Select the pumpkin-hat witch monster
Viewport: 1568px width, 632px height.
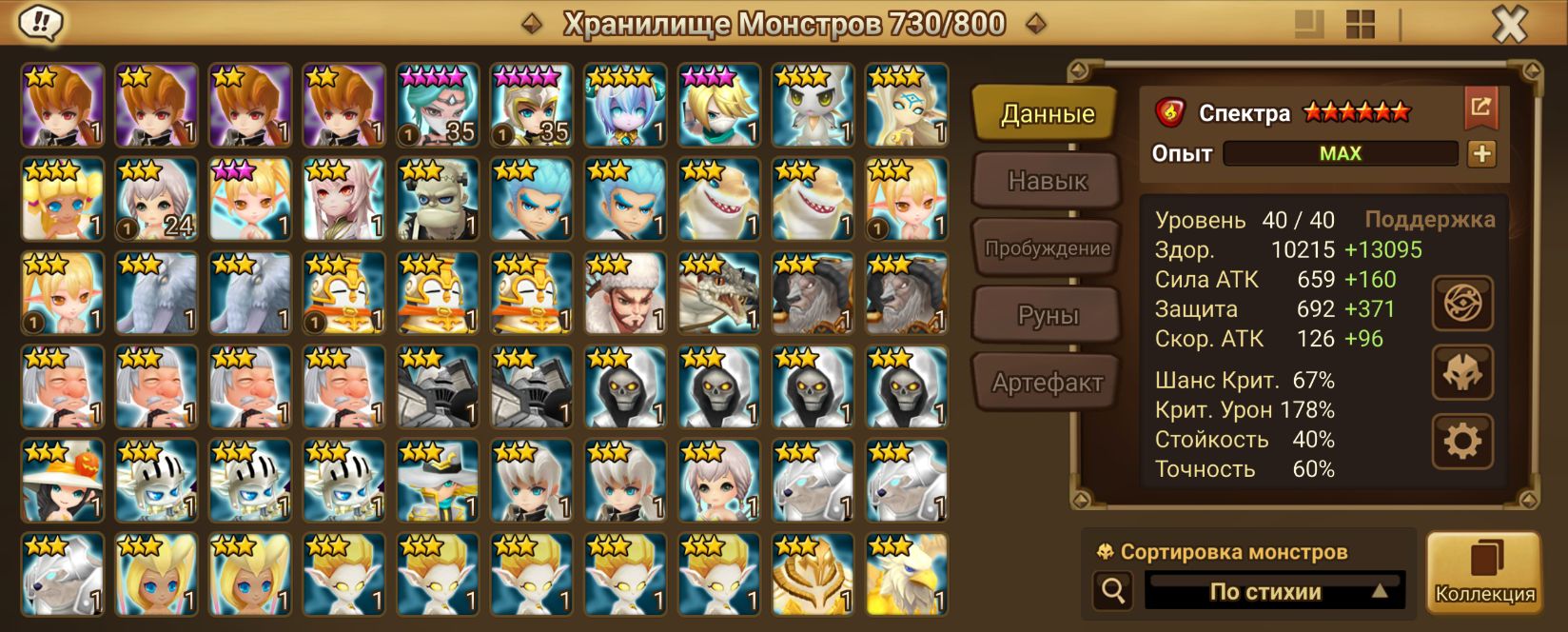63,481
